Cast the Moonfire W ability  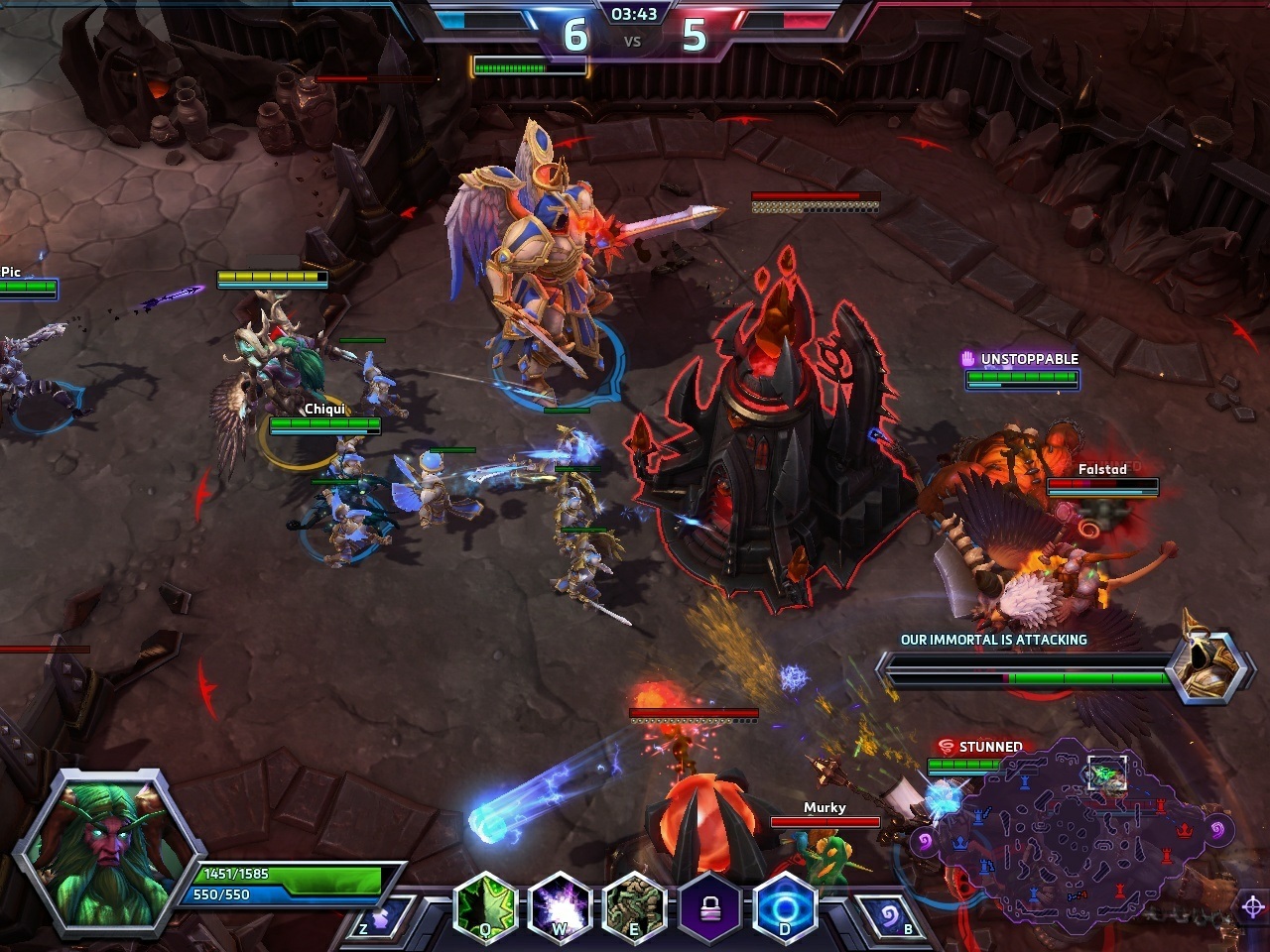[560, 906]
